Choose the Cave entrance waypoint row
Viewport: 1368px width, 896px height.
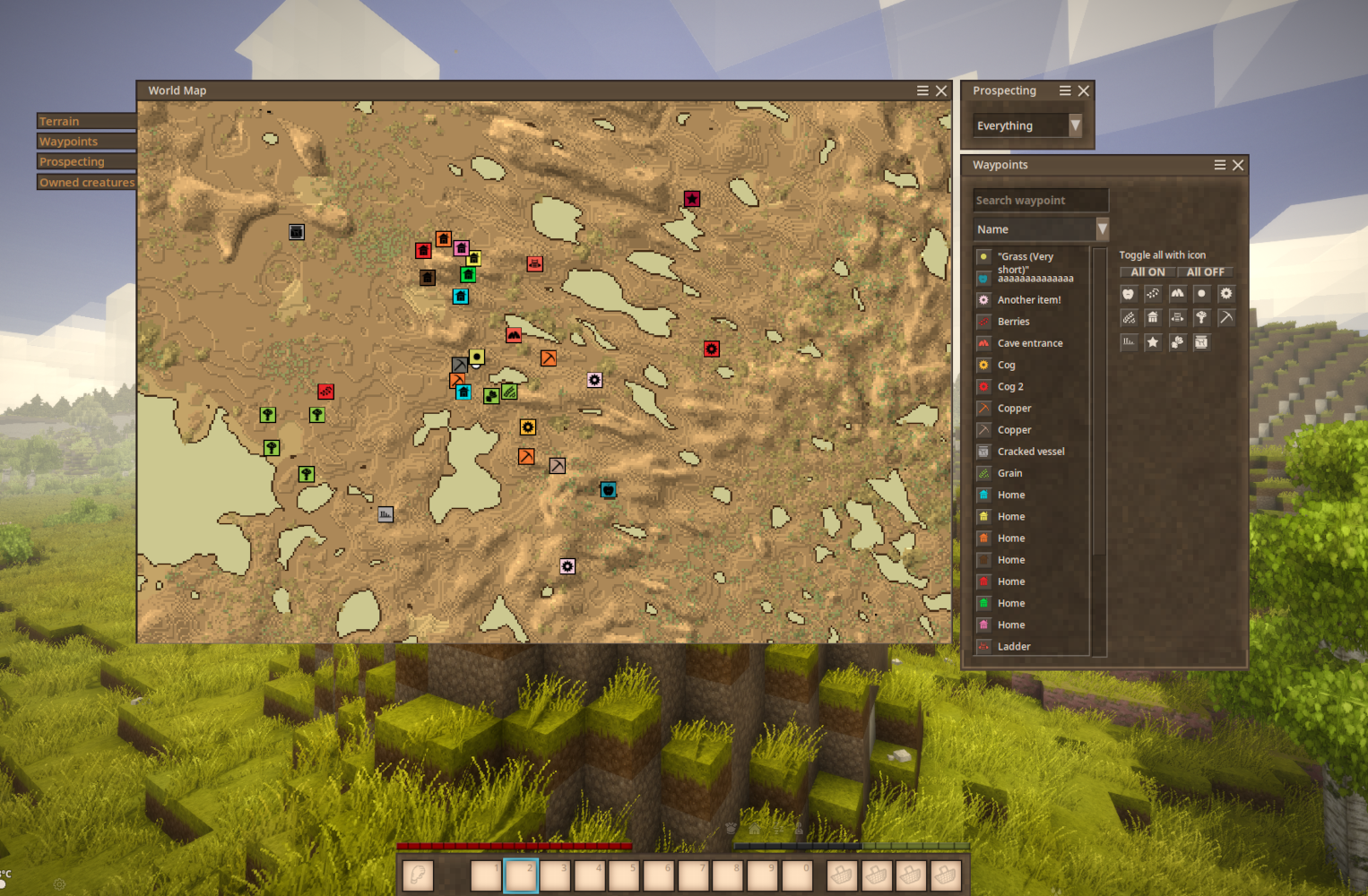pos(1029,343)
